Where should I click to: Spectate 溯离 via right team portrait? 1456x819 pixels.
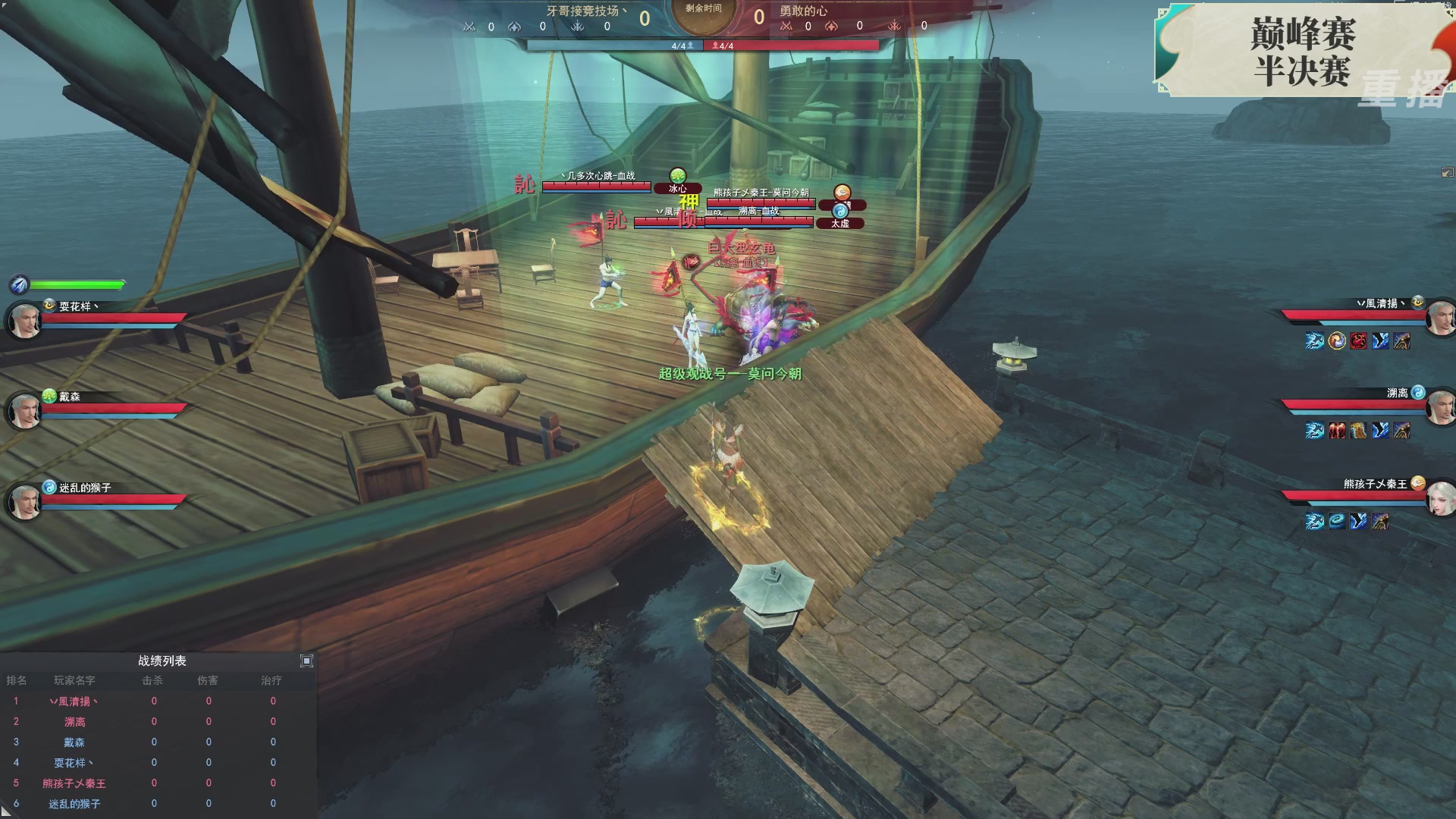tap(1440, 409)
